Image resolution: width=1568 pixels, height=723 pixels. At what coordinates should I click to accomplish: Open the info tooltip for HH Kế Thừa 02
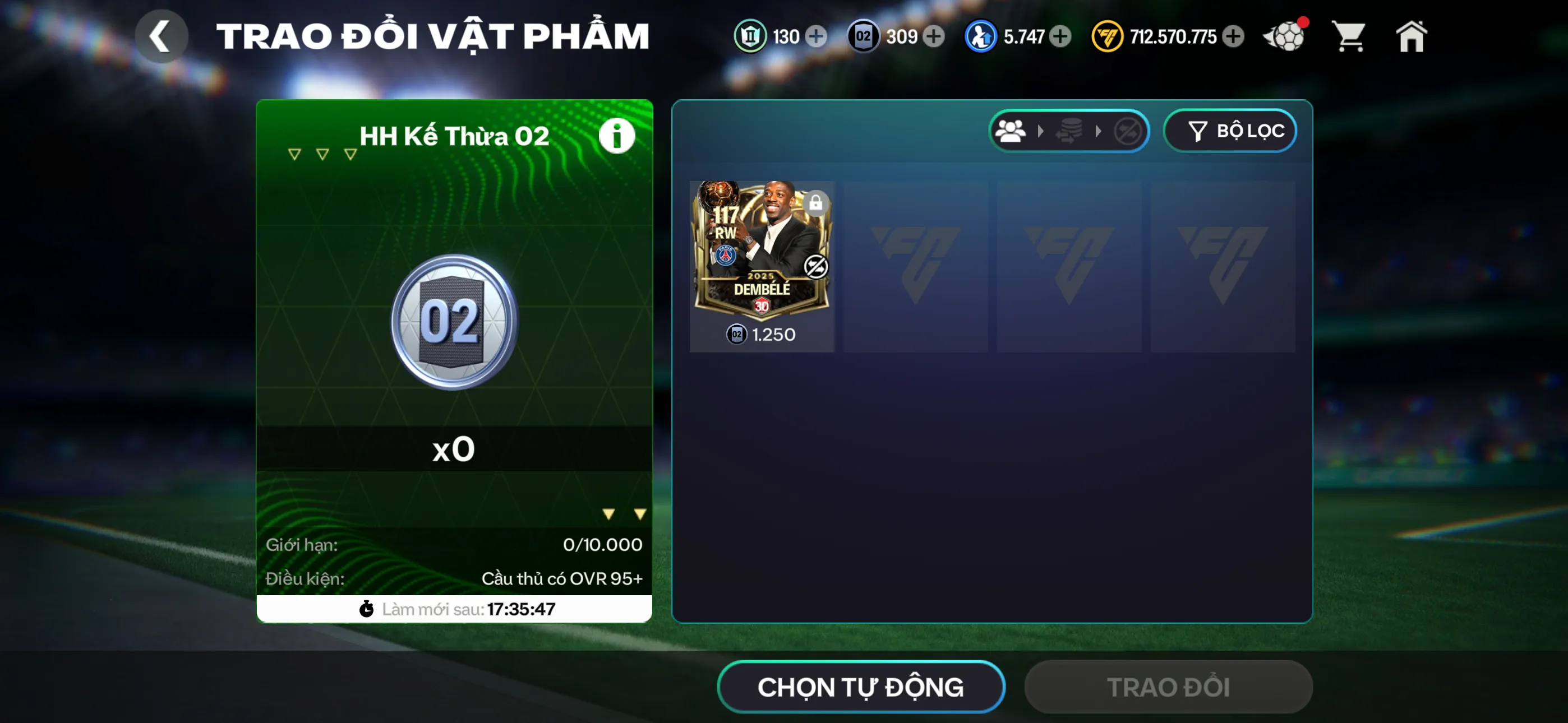coord(617,135)
